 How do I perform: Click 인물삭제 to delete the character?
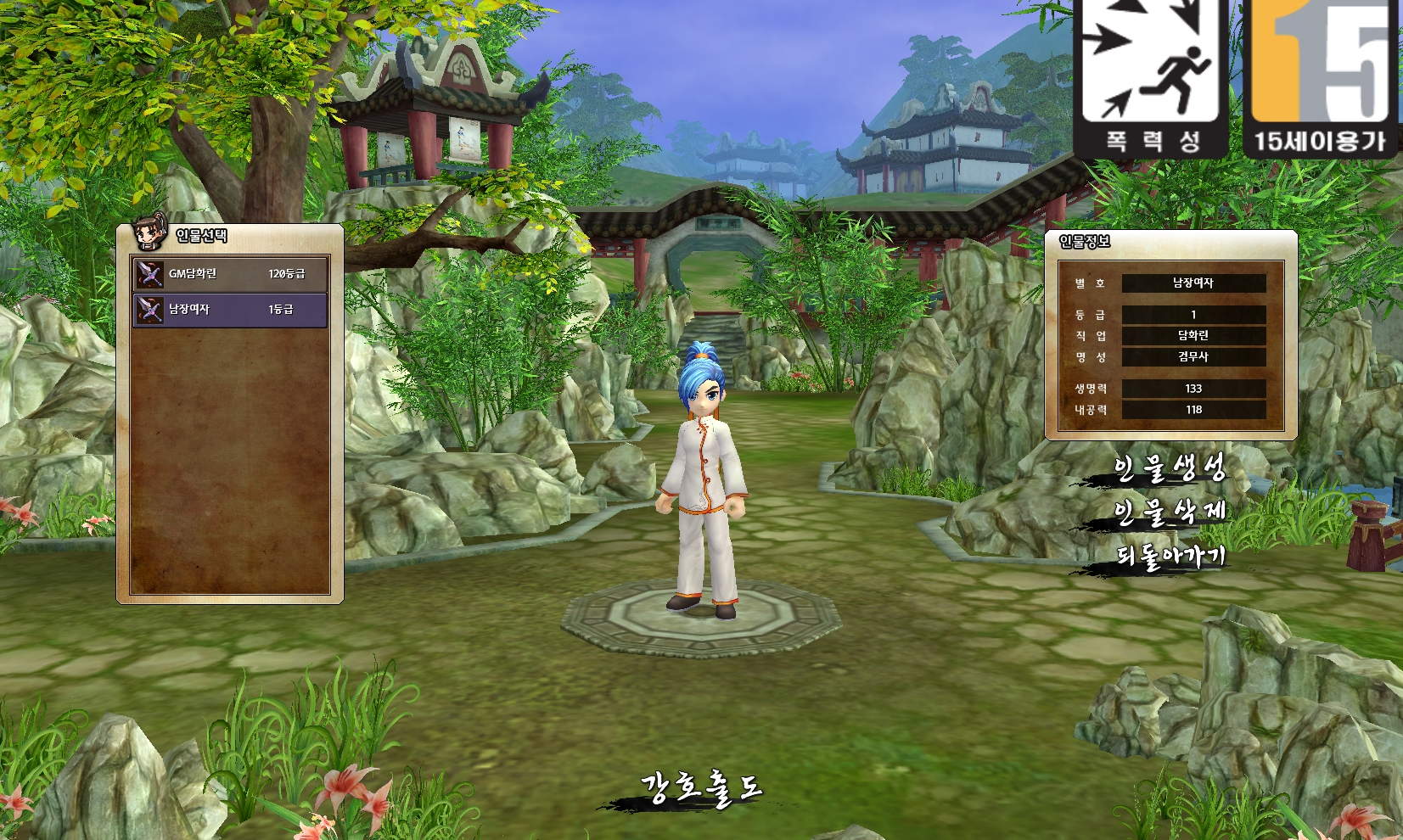[1169, 512]
